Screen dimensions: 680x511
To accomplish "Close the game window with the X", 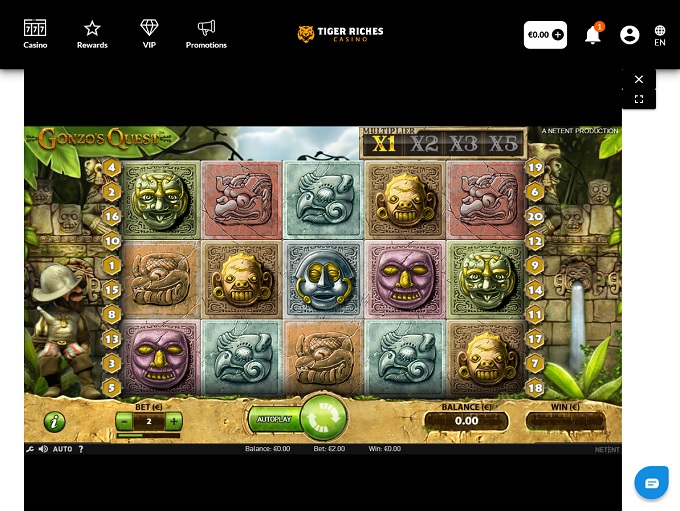I will coord(639,80).
